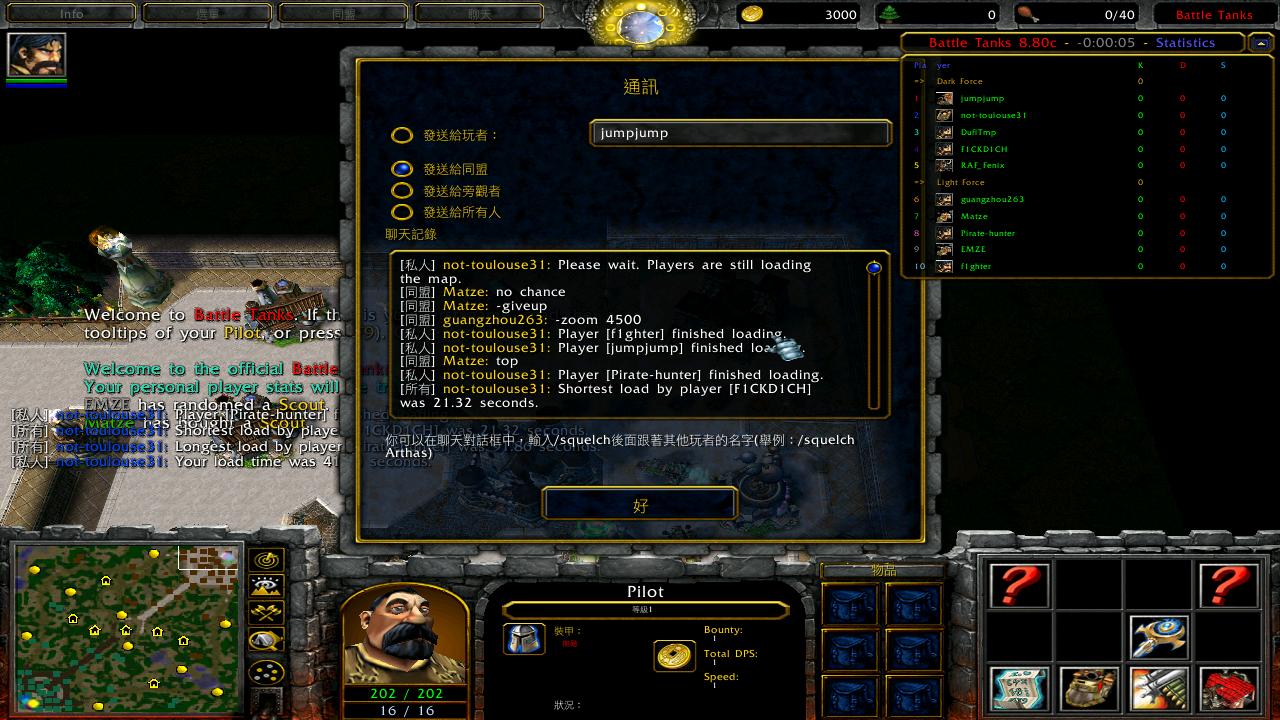Open the 聊天 chat menu
The image size is (1280, 720).
coord(479,14)
